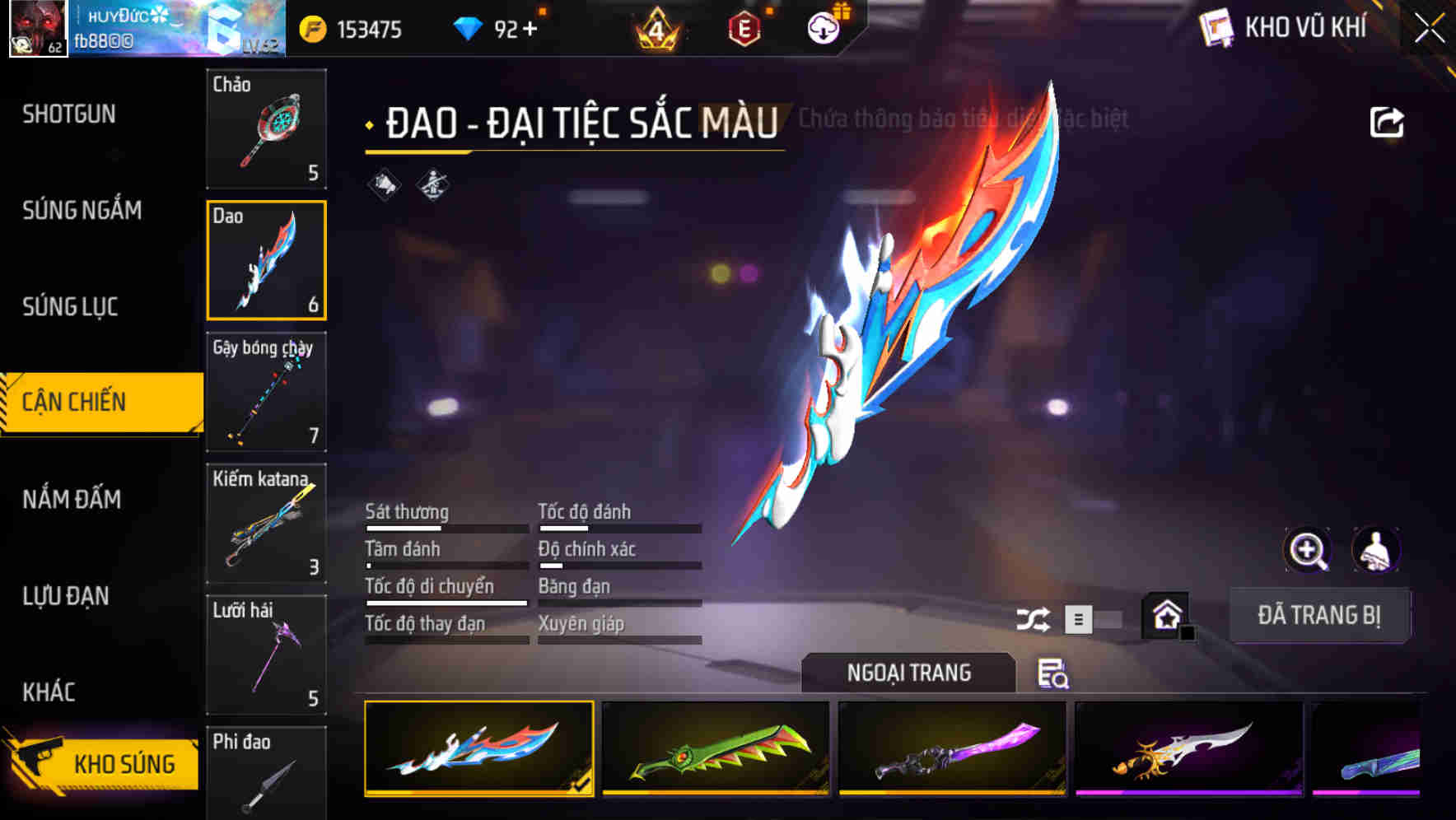1456x820 pixels.
Task: Click the red E badge icon in top bar
Action: click(745, 28)
